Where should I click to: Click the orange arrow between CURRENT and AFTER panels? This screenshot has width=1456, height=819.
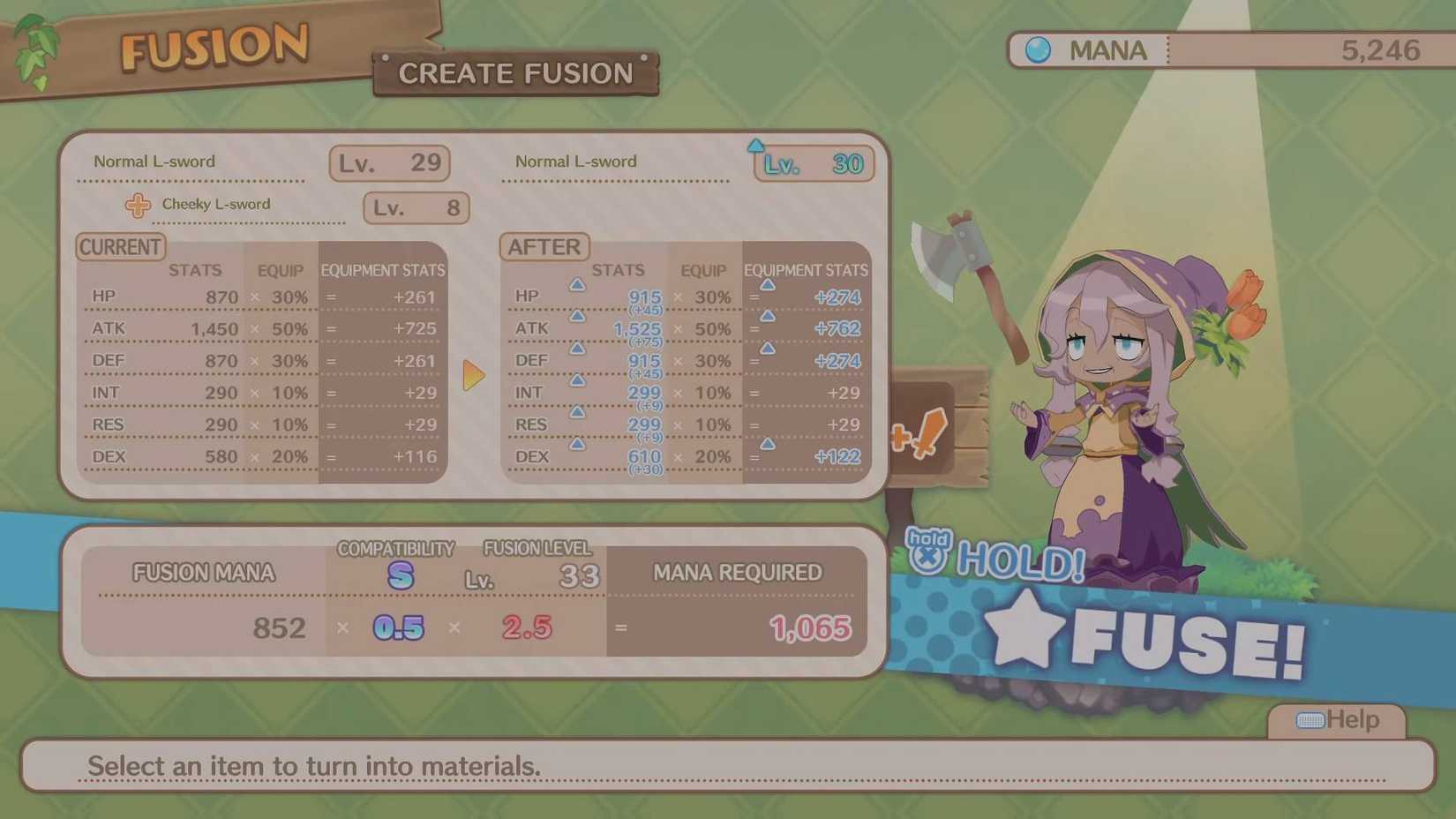tap(475, 374)
